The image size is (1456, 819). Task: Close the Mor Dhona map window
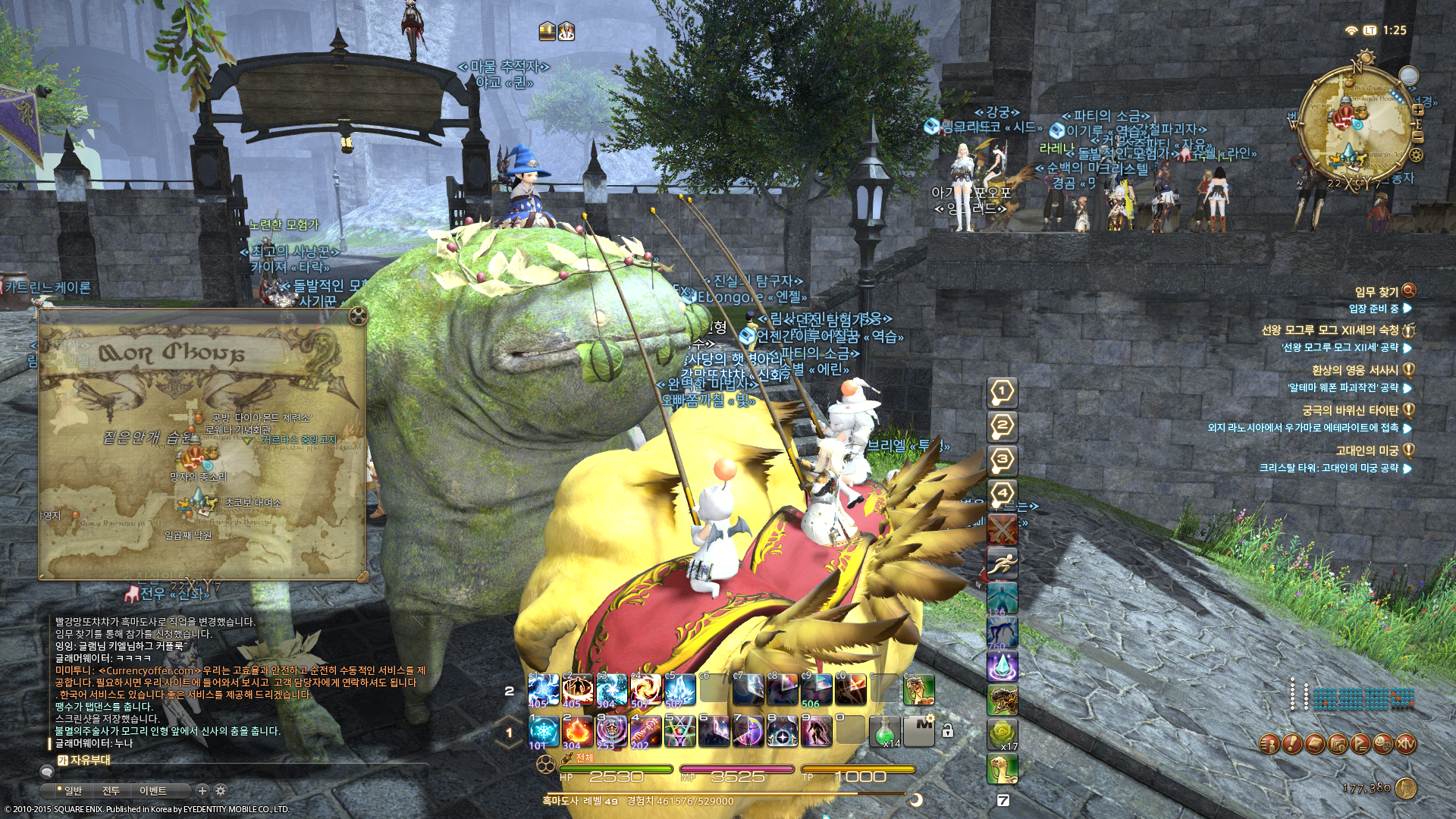(x=358, y=315)
